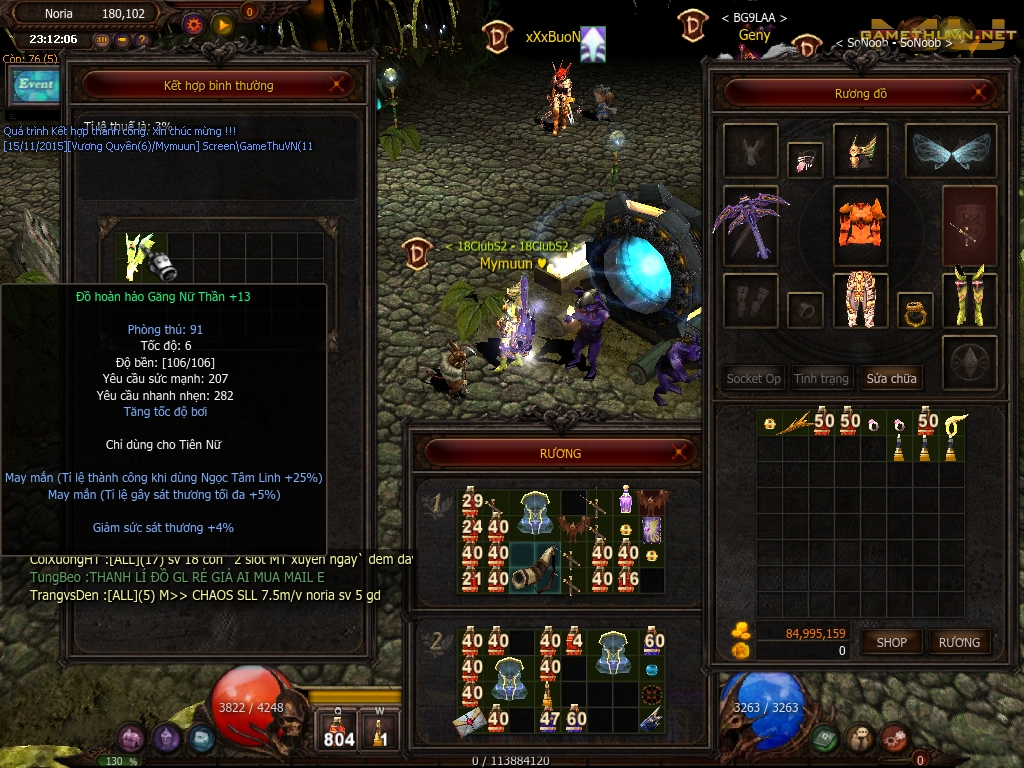The height and width of the screenshot is (768, 1024).
Task: Open the Tình trạng status button
Action: [x=821, y=378]
